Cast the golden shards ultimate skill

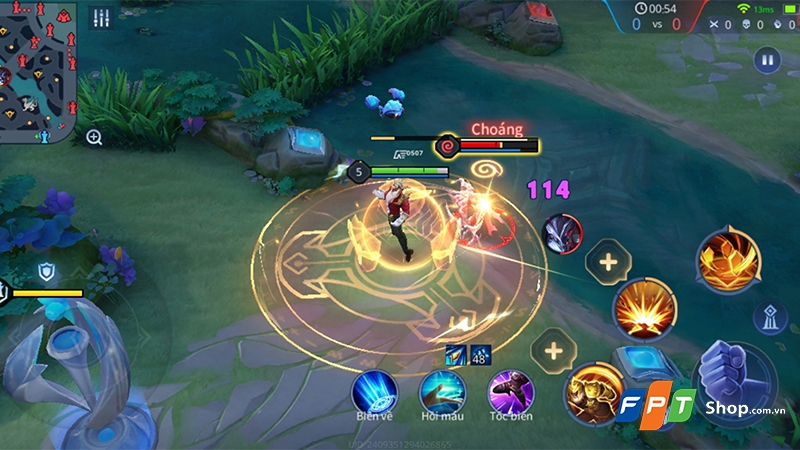(x=728, y=260)
